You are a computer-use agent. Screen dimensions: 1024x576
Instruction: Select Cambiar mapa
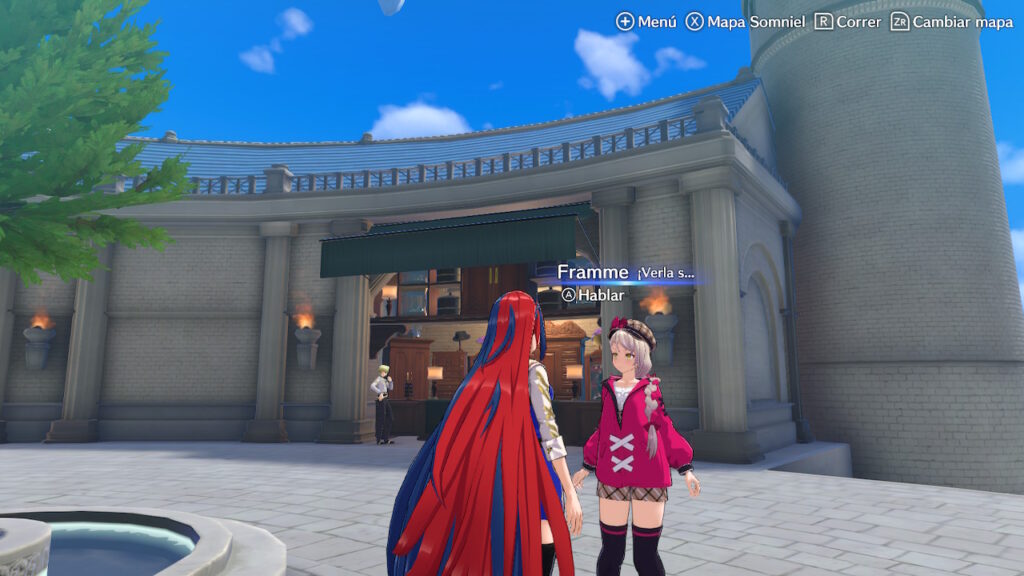pyautogui.click(x=950, y=21)
